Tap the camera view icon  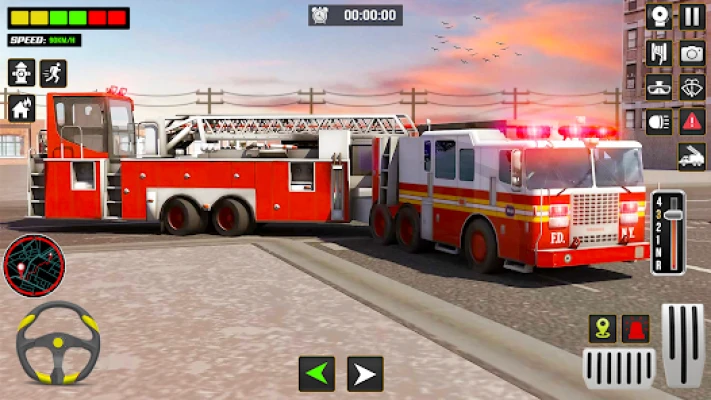(x=692, y=52)
